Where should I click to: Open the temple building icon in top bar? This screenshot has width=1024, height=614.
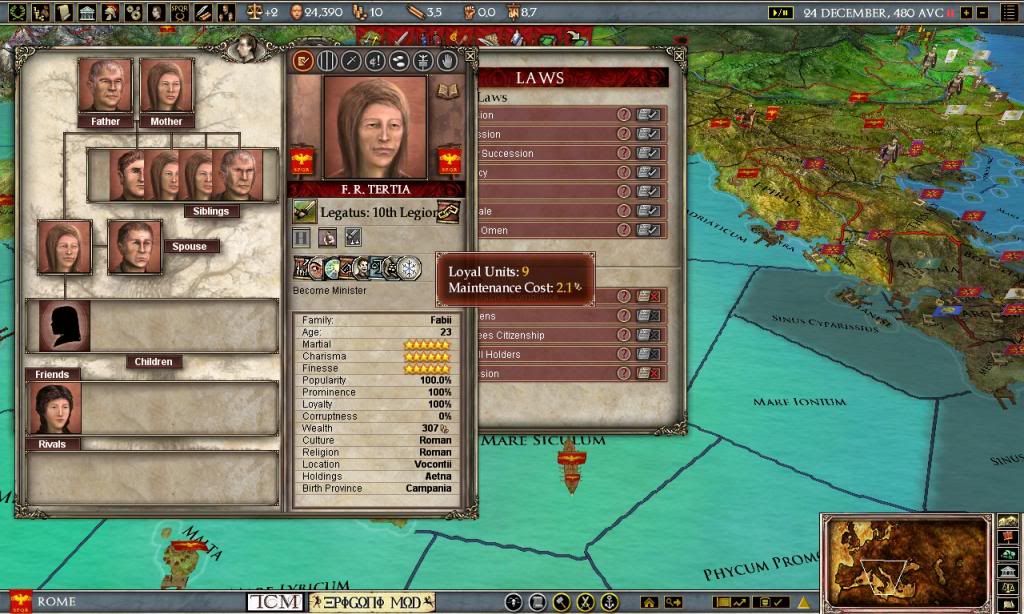pyautogui.click(x=87, y=12)
